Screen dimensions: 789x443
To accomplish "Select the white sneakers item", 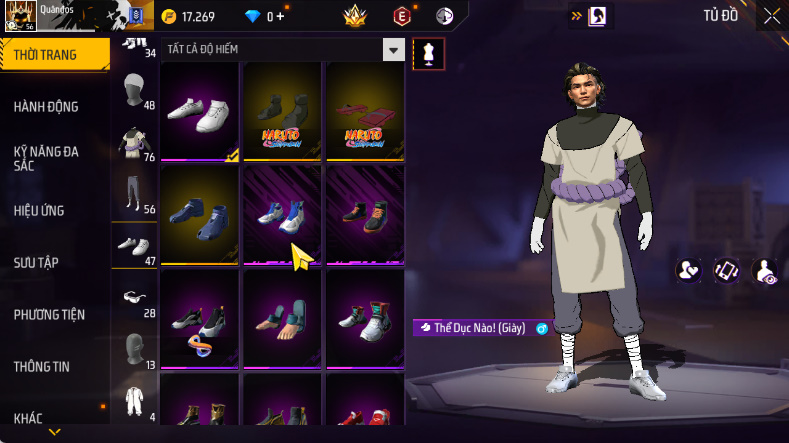I will (200, 111).
